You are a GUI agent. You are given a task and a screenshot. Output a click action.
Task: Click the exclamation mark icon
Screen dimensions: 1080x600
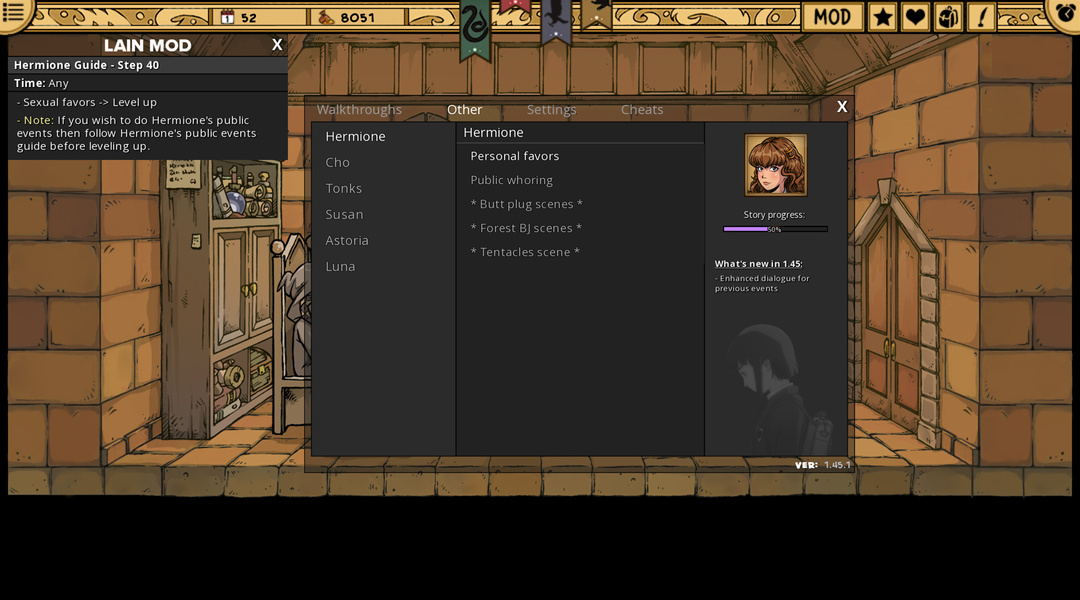point(980,16)
